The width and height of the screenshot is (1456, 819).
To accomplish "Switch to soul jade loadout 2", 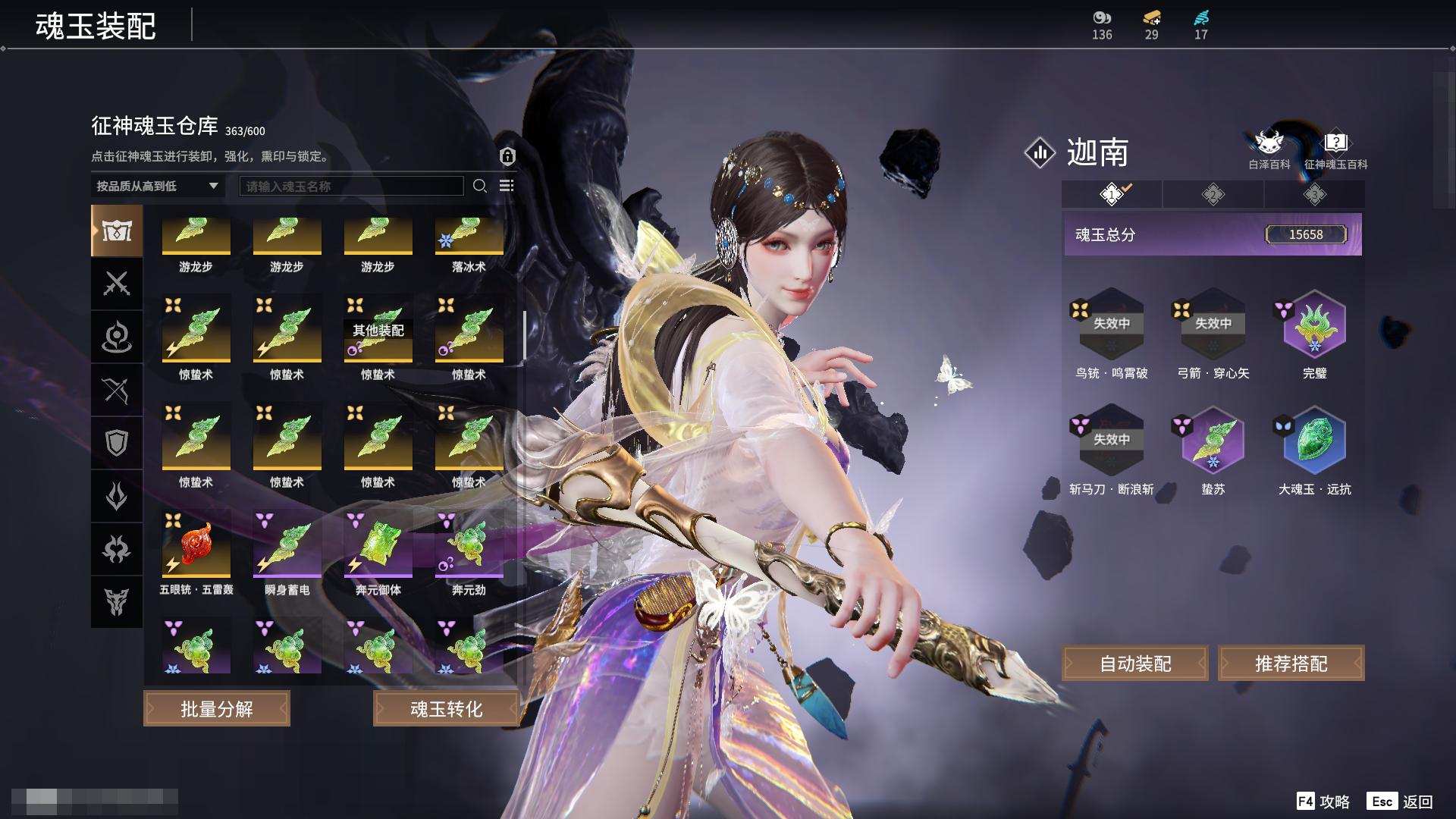I will coord(1213,195).
